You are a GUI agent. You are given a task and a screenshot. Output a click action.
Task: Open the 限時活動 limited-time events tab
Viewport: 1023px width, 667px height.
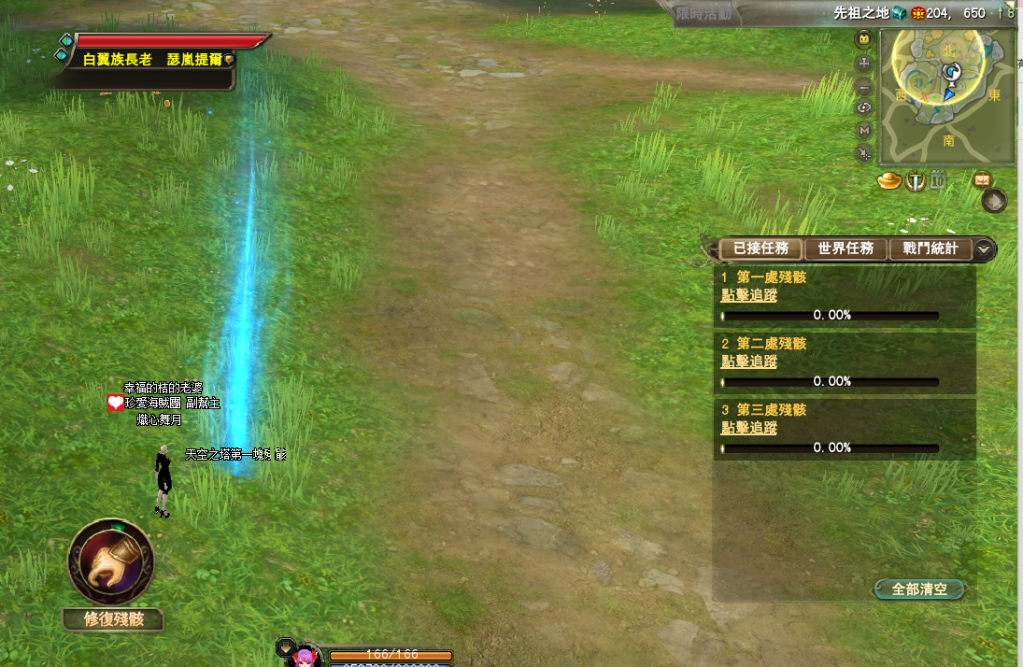704,13
